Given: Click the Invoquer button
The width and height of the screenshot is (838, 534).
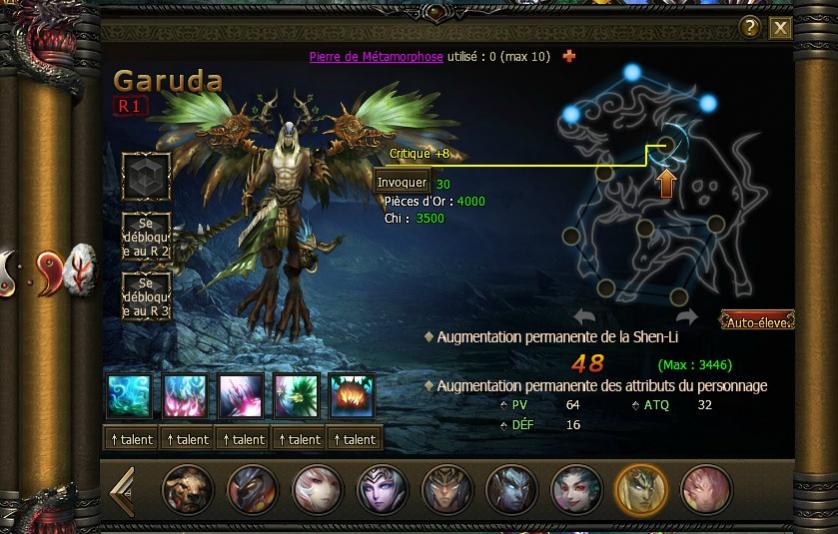Looking at the screenshot, I should tap(402, 183).
